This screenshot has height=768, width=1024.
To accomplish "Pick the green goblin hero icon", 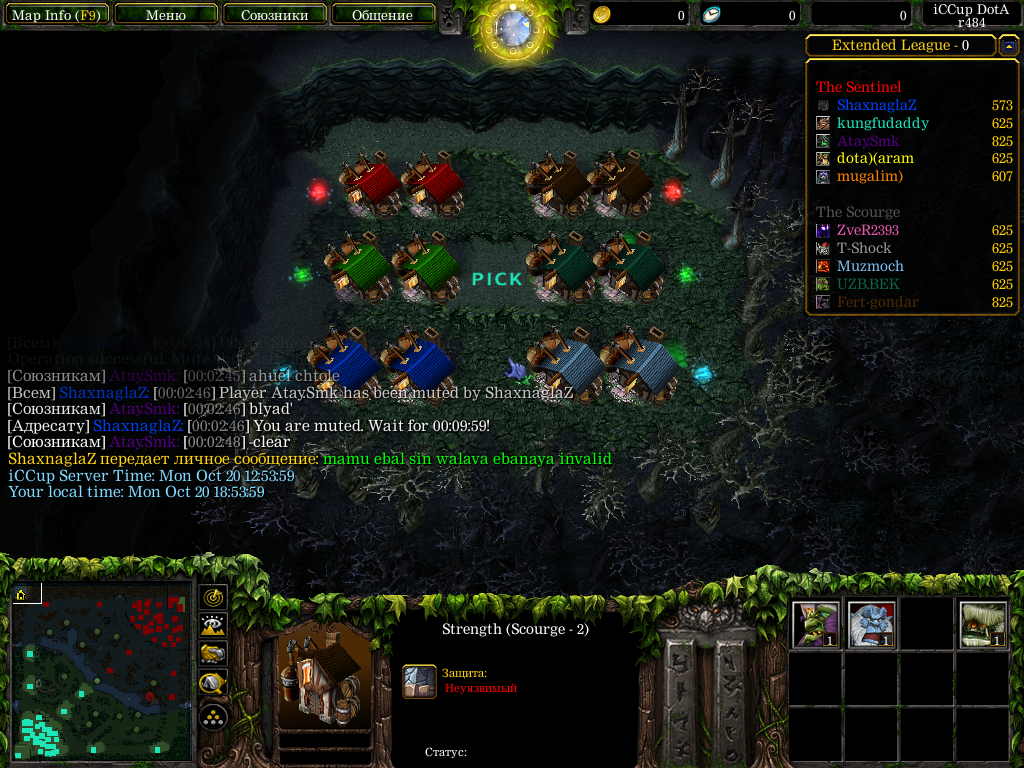I will [x=815, y=624].
